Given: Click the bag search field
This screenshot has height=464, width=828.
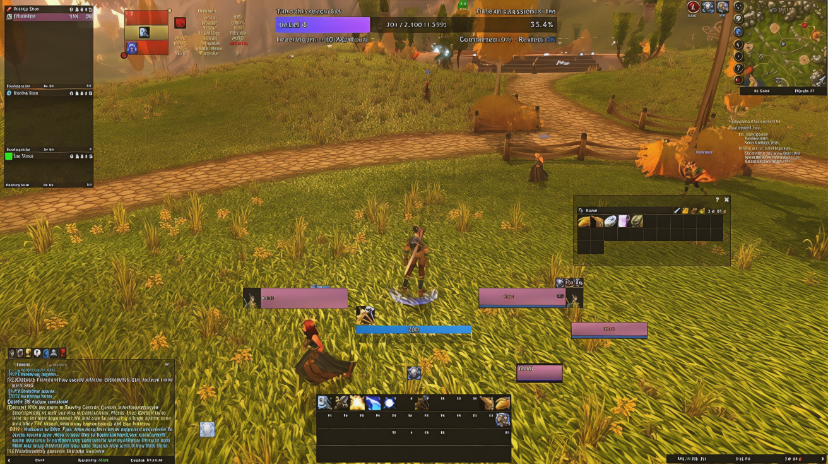Looking at the screenshot, I should click(620, 210).
